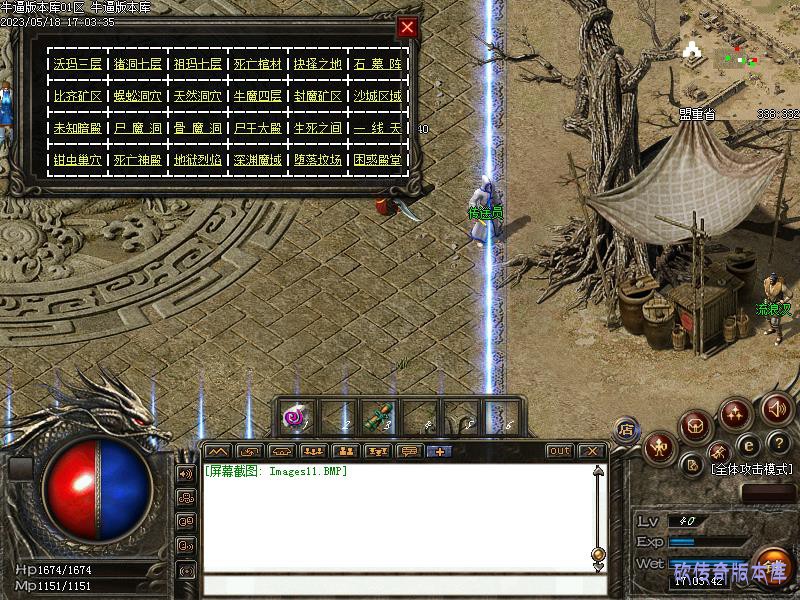Choose the 猪洞七层 destination
The height and width of the screenshot is (600, 800).
click(137, 64)
